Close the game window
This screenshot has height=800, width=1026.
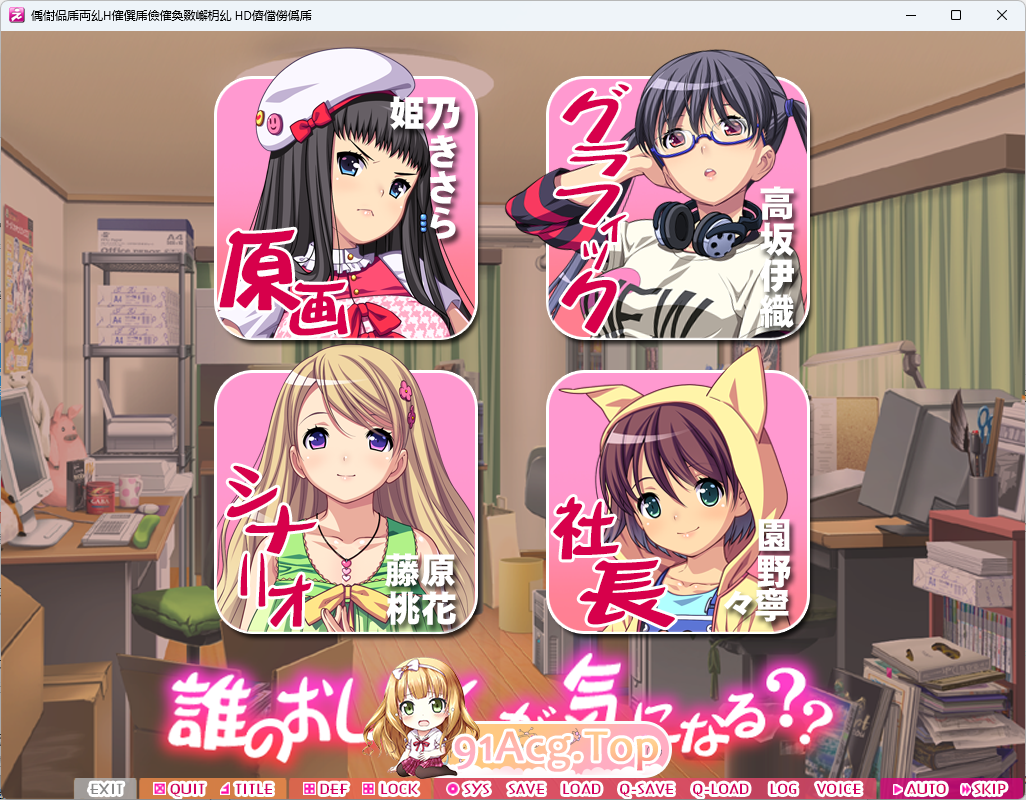point(1002,15)
